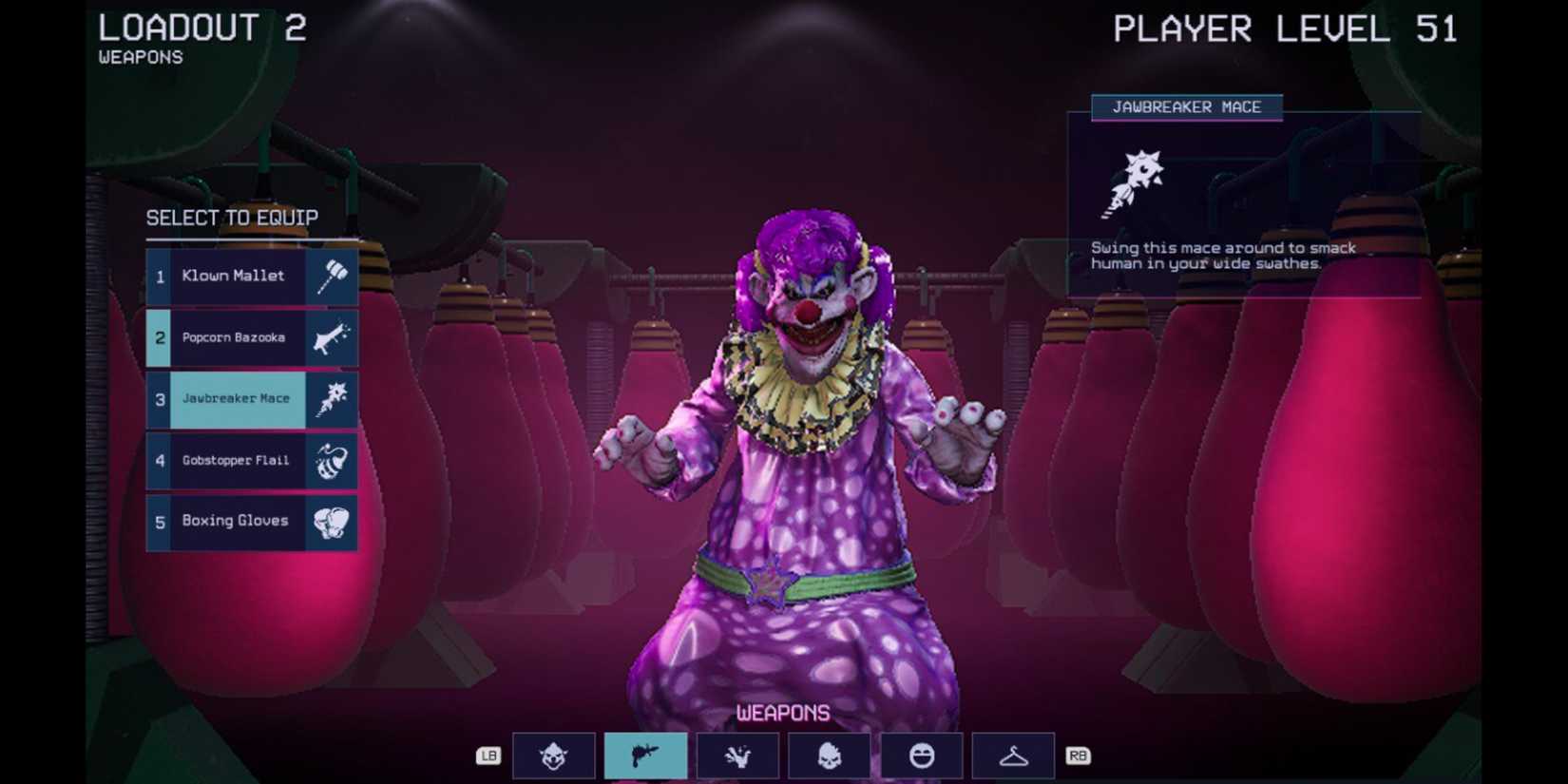Screen dimensions: 1568x784
Task: Click the Boxing Gloves icon
Action: (x=331, y=521)
